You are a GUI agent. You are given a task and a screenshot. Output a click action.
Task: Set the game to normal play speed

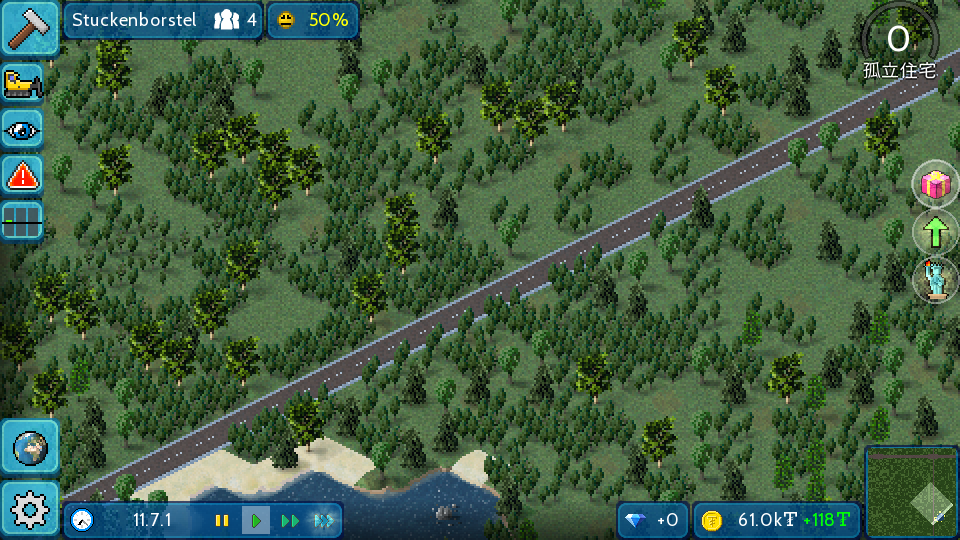click(x=256, y=520)
